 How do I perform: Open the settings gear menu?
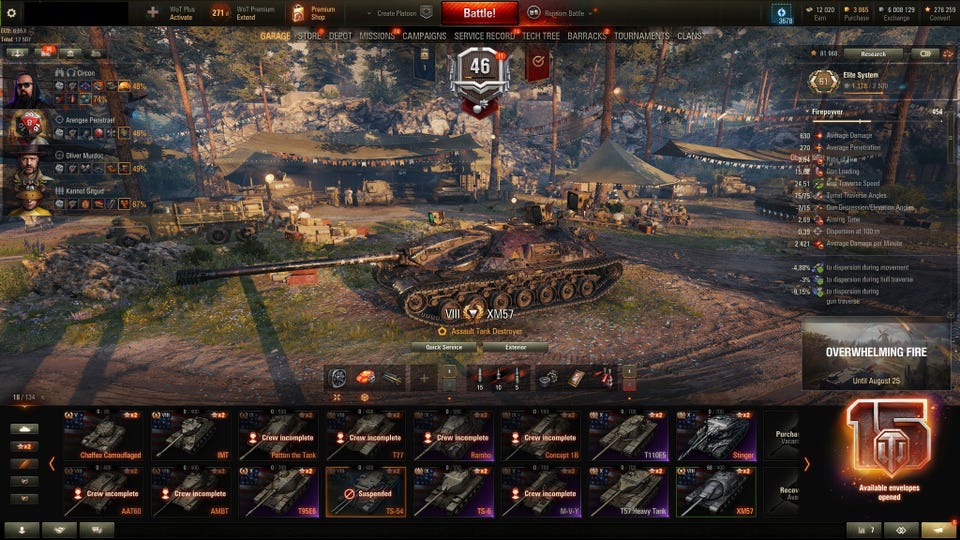pyautogui.click(x=12, y=13)
